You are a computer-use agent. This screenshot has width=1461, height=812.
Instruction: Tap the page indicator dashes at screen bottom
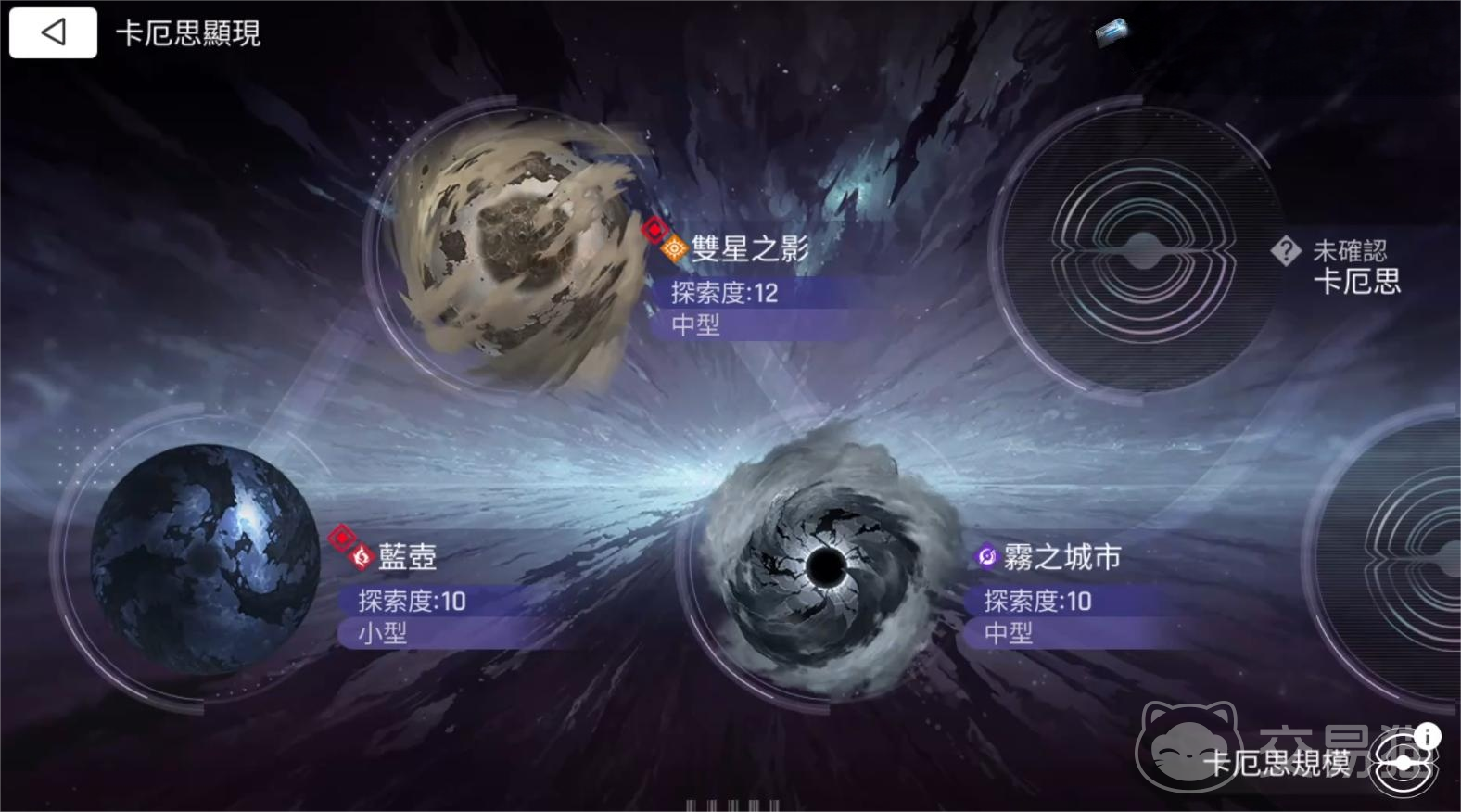pyautogui.click(x=732, y=806)
